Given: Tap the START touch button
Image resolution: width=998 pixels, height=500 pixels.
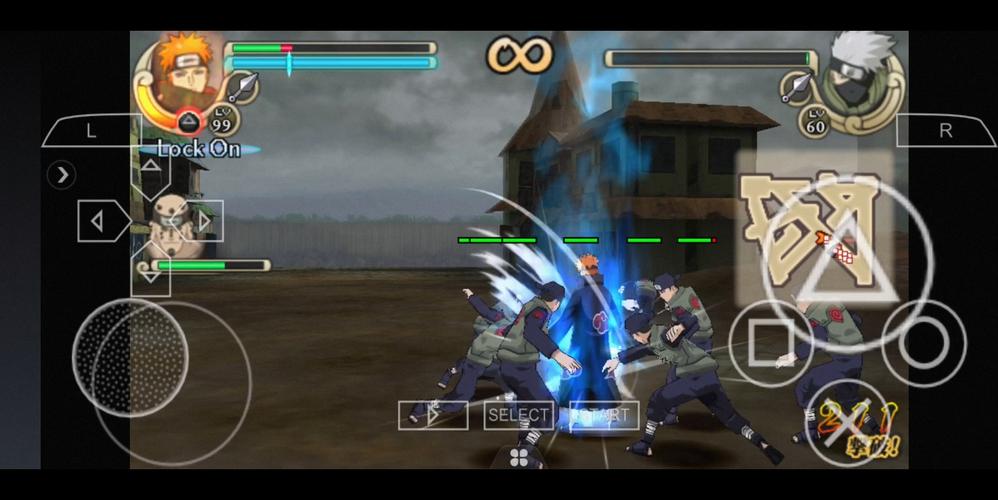Looking at the screenshot, I should [x=604, y=415].
